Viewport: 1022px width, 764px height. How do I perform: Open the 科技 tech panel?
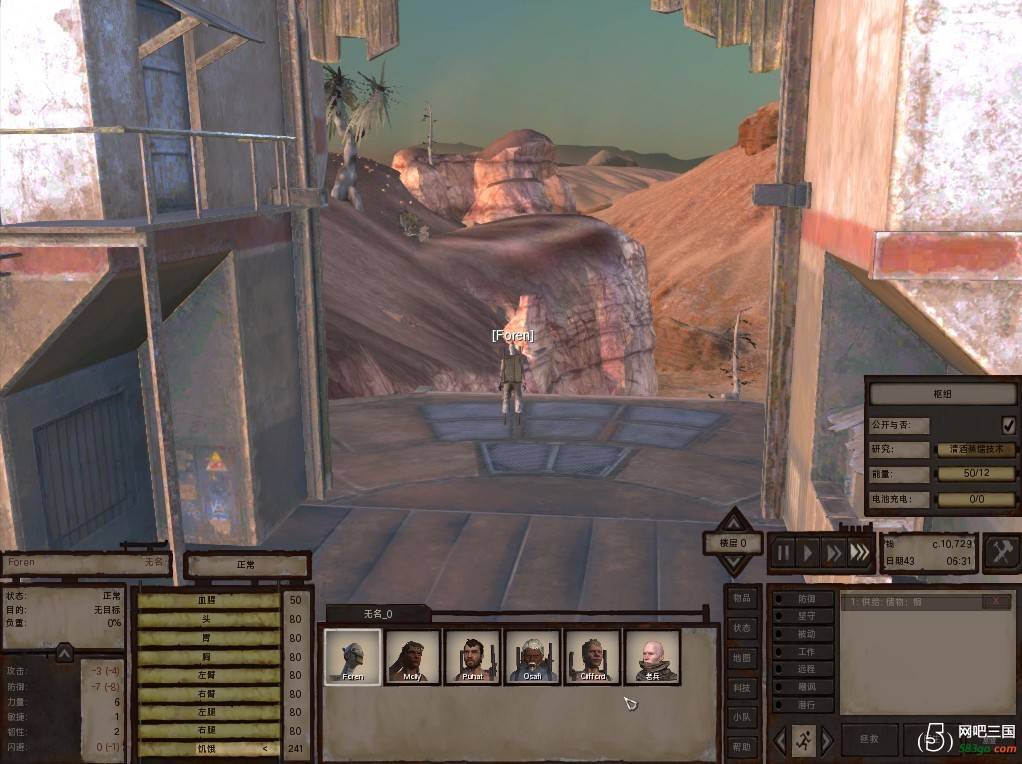(x=740, y=688)
